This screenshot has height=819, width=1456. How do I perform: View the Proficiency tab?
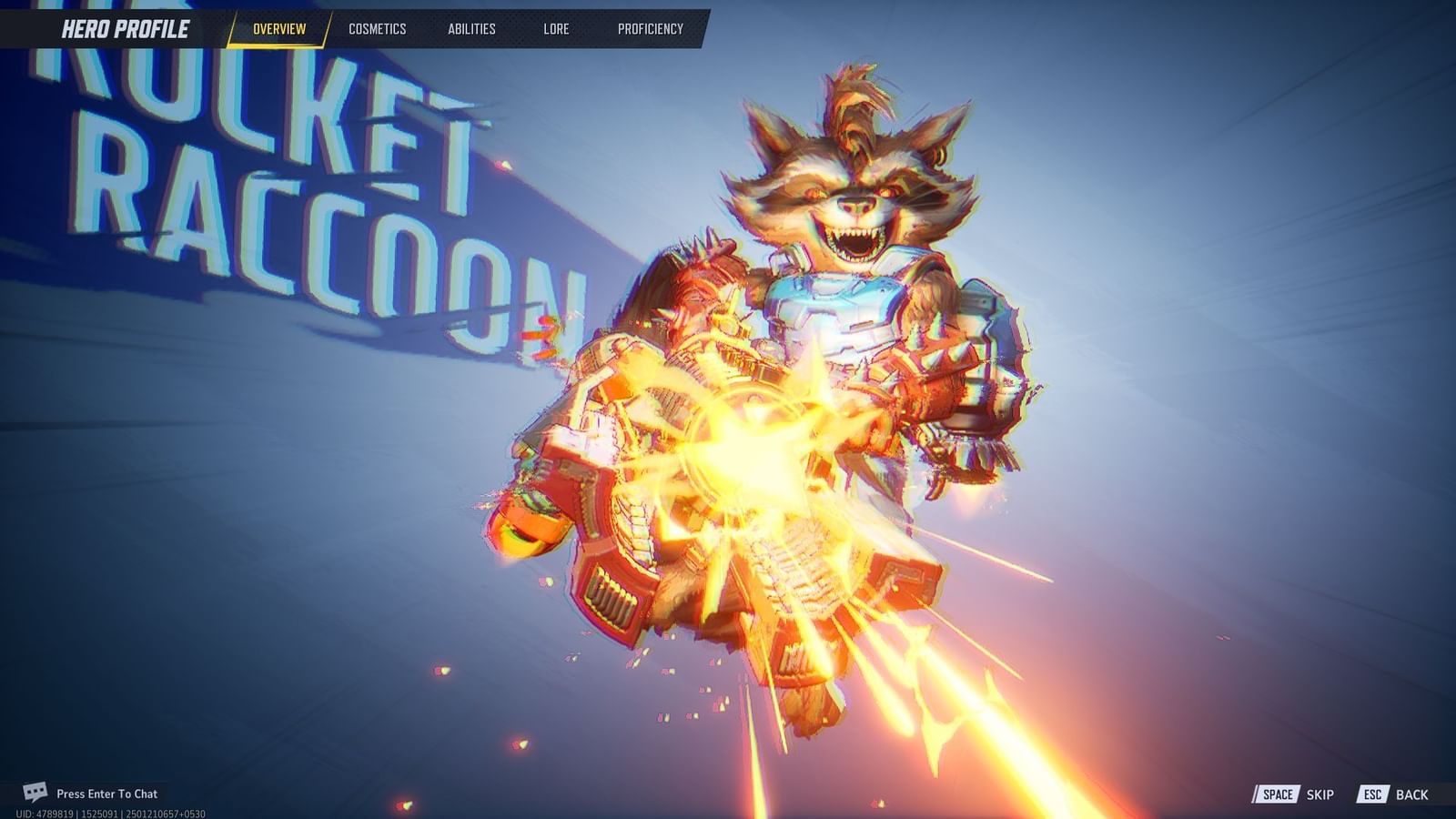[649, 28]
